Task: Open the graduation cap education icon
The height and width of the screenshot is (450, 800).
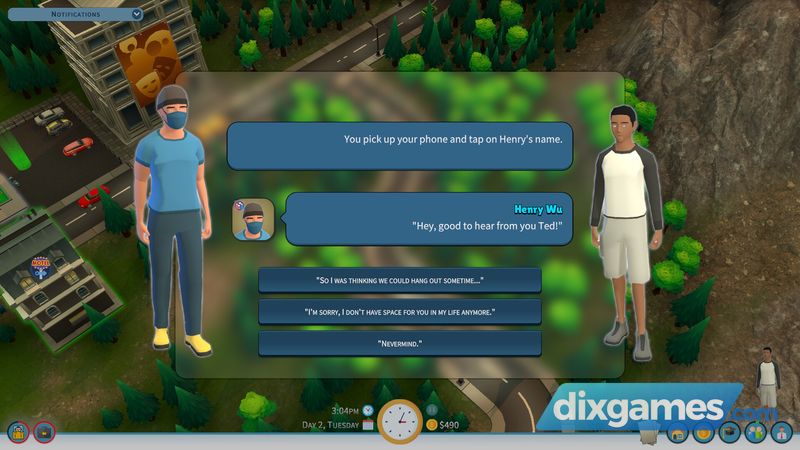Action: pos(729,433)
